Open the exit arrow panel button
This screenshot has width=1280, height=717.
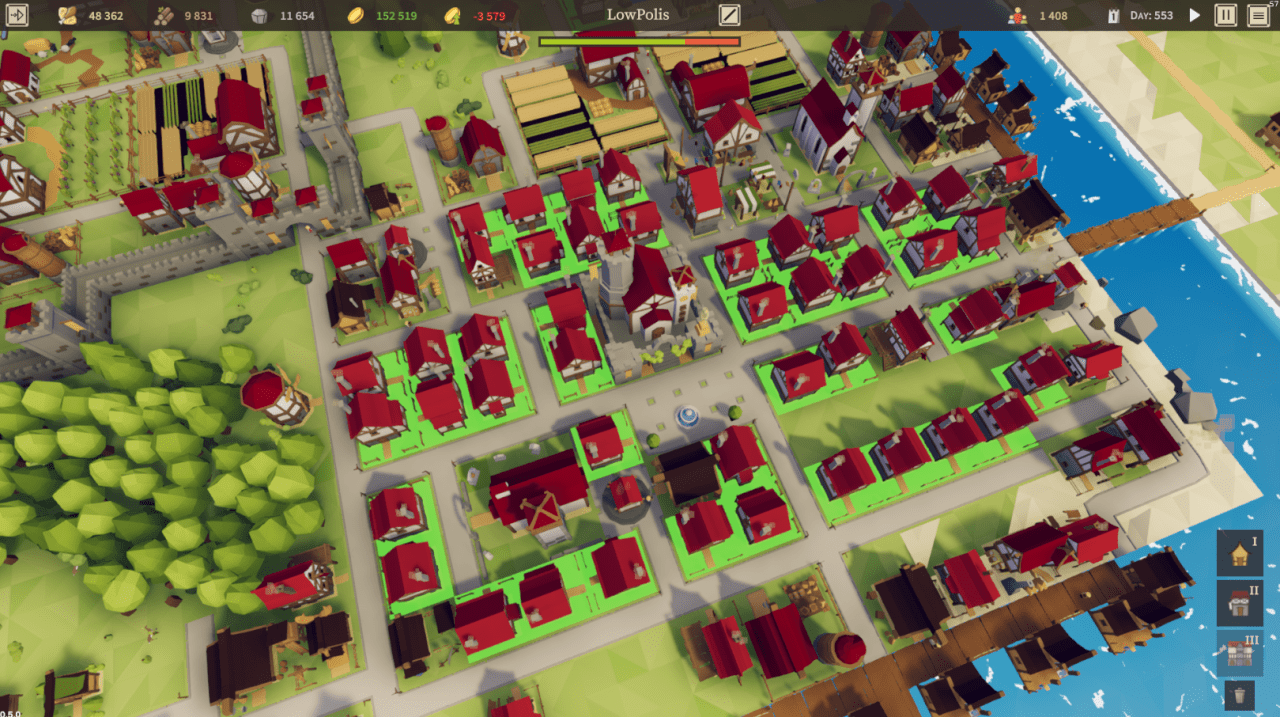coord(18,15)
